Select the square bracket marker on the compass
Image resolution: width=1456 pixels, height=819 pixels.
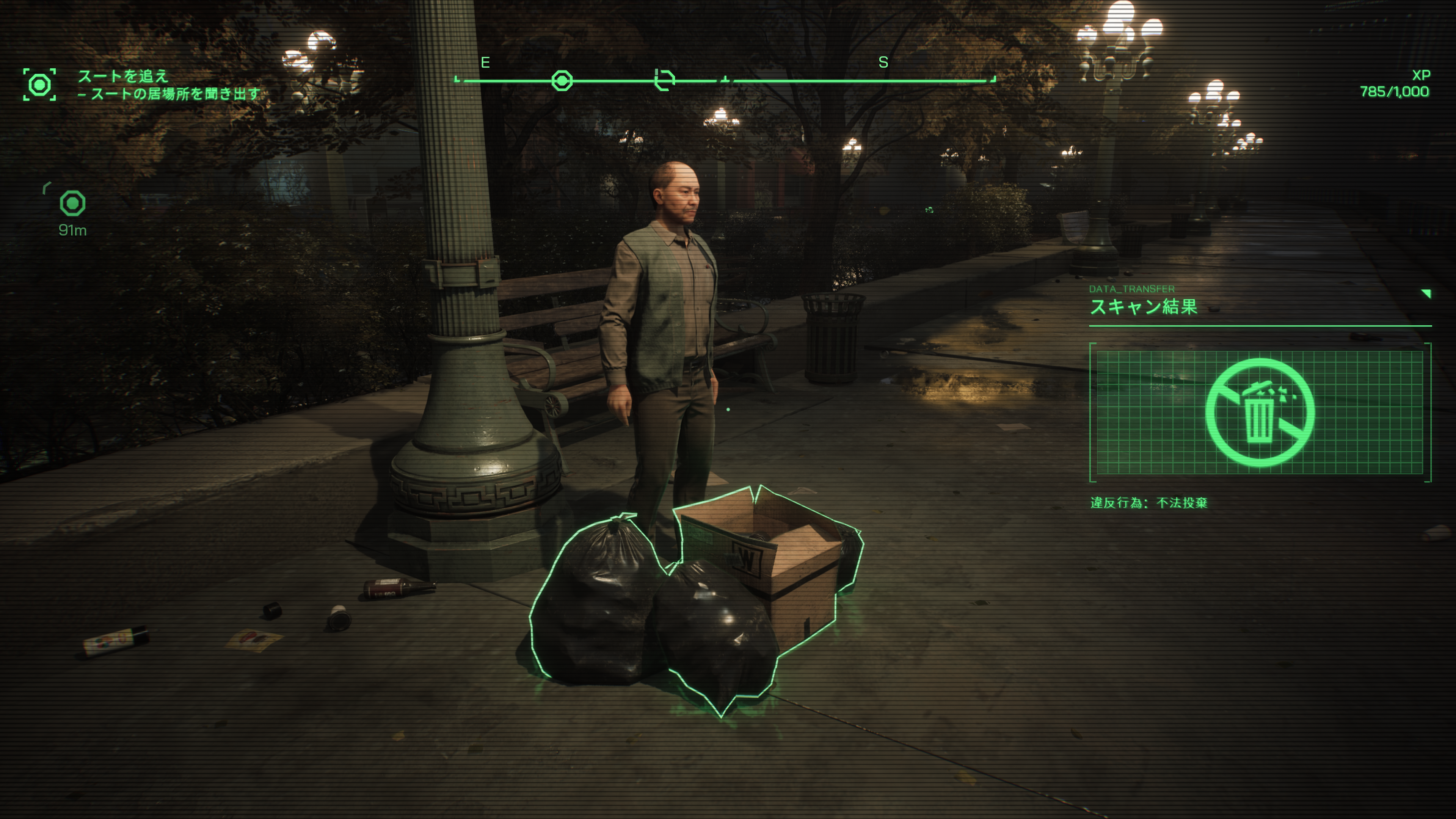point(664,80)
